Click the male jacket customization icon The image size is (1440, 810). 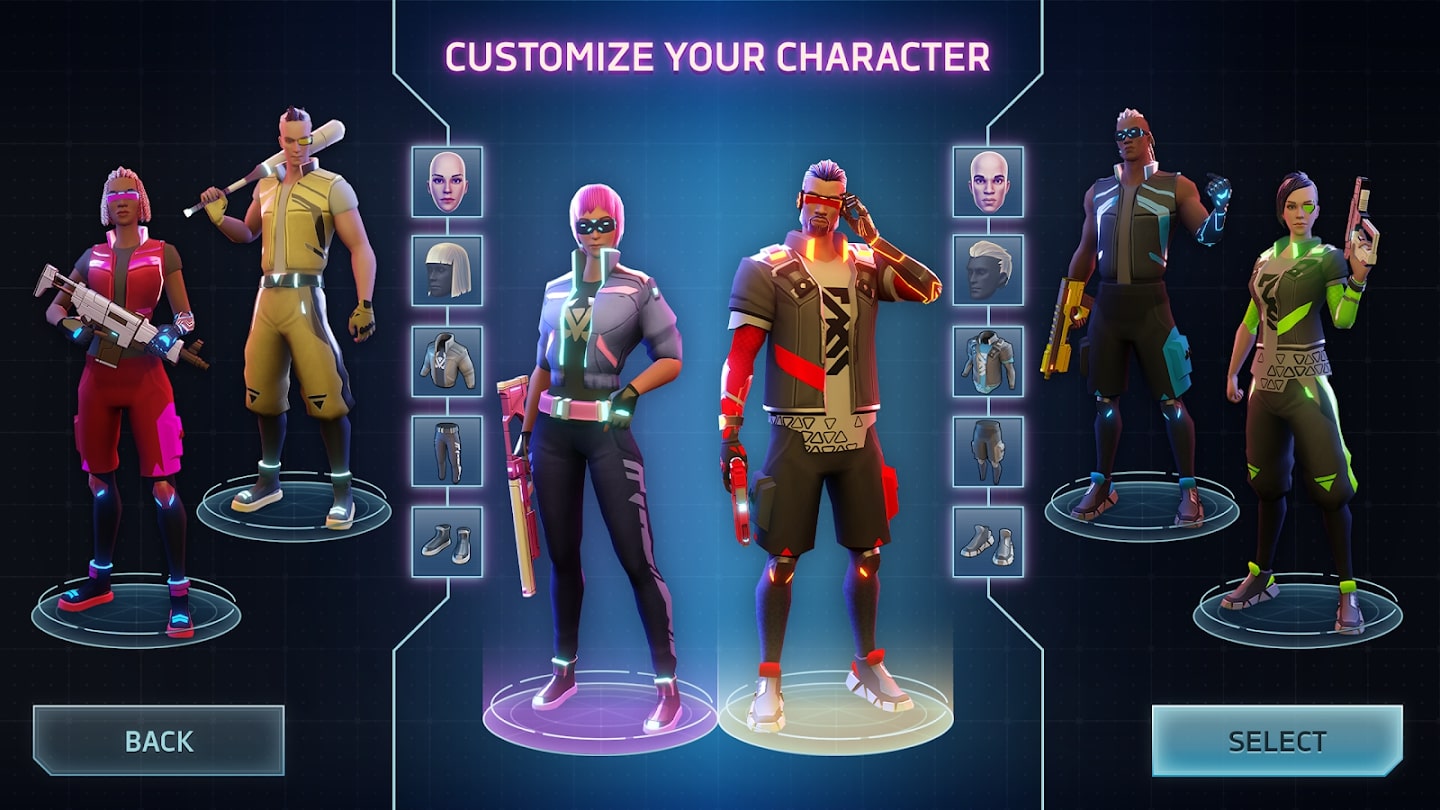pyautogui.click(x=988, y=360)
